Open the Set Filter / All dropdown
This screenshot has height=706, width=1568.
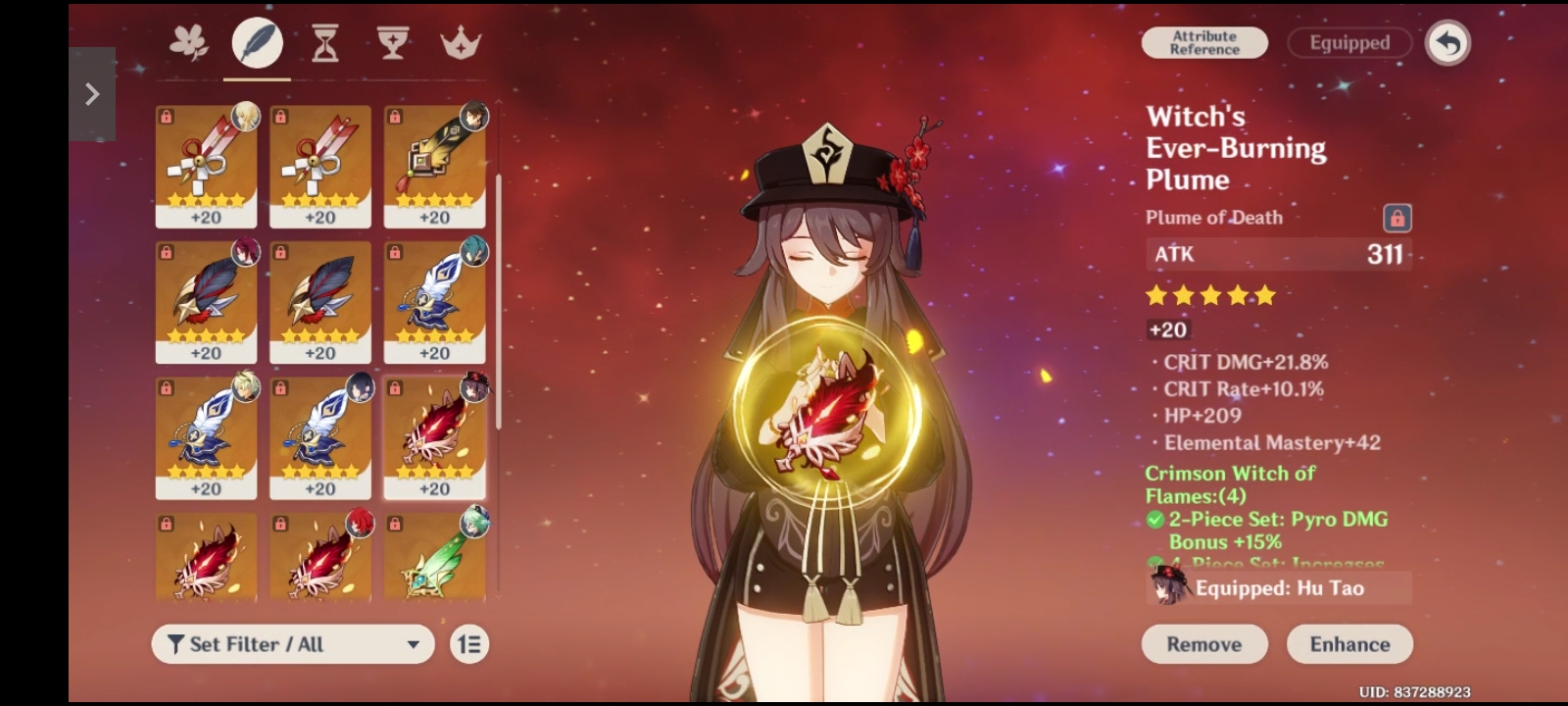[292, 644]
